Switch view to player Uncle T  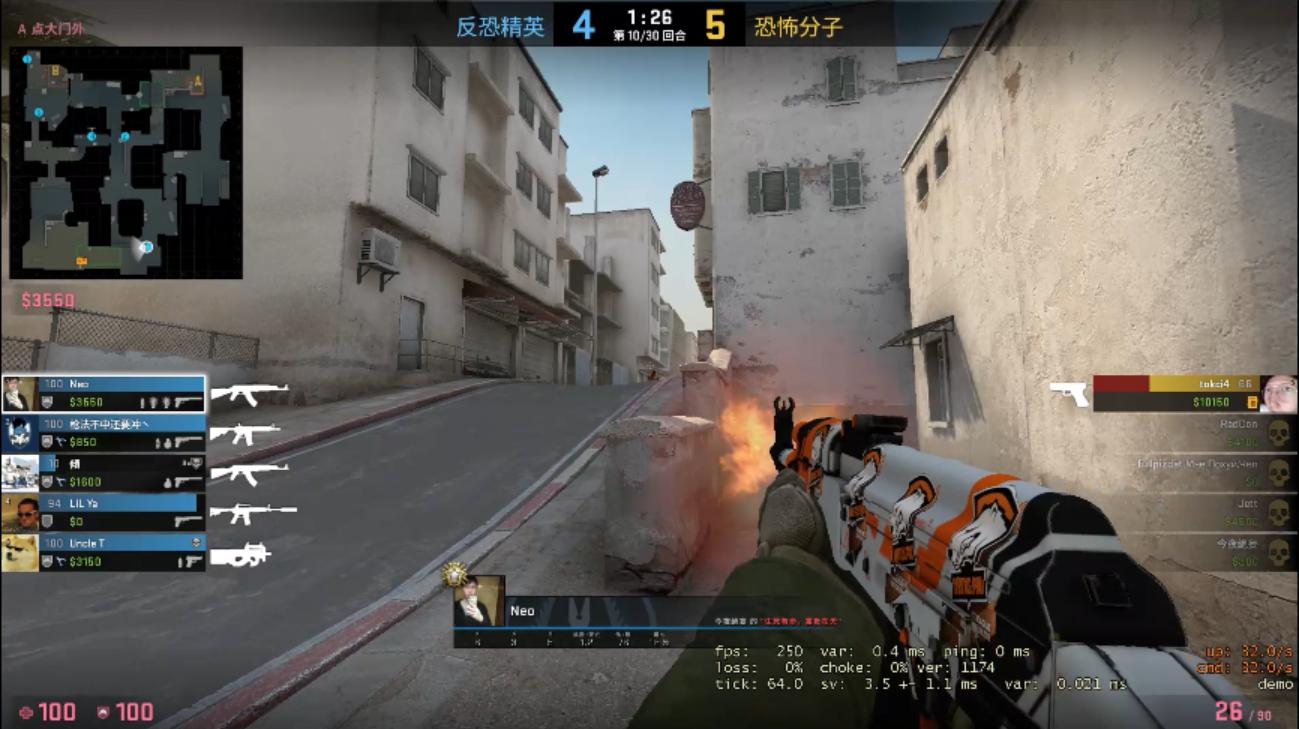point(105,552)
